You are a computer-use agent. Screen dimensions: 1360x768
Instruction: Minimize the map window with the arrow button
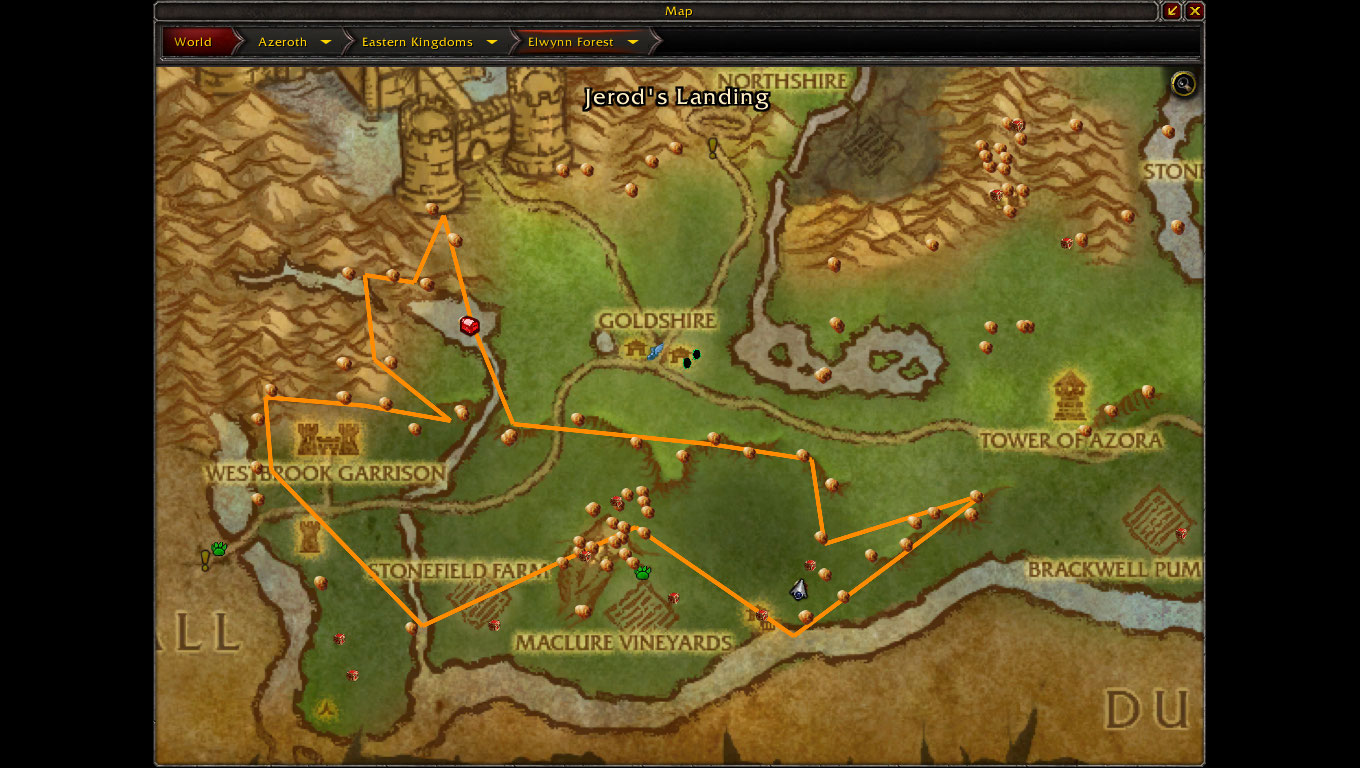point(1172,11)
